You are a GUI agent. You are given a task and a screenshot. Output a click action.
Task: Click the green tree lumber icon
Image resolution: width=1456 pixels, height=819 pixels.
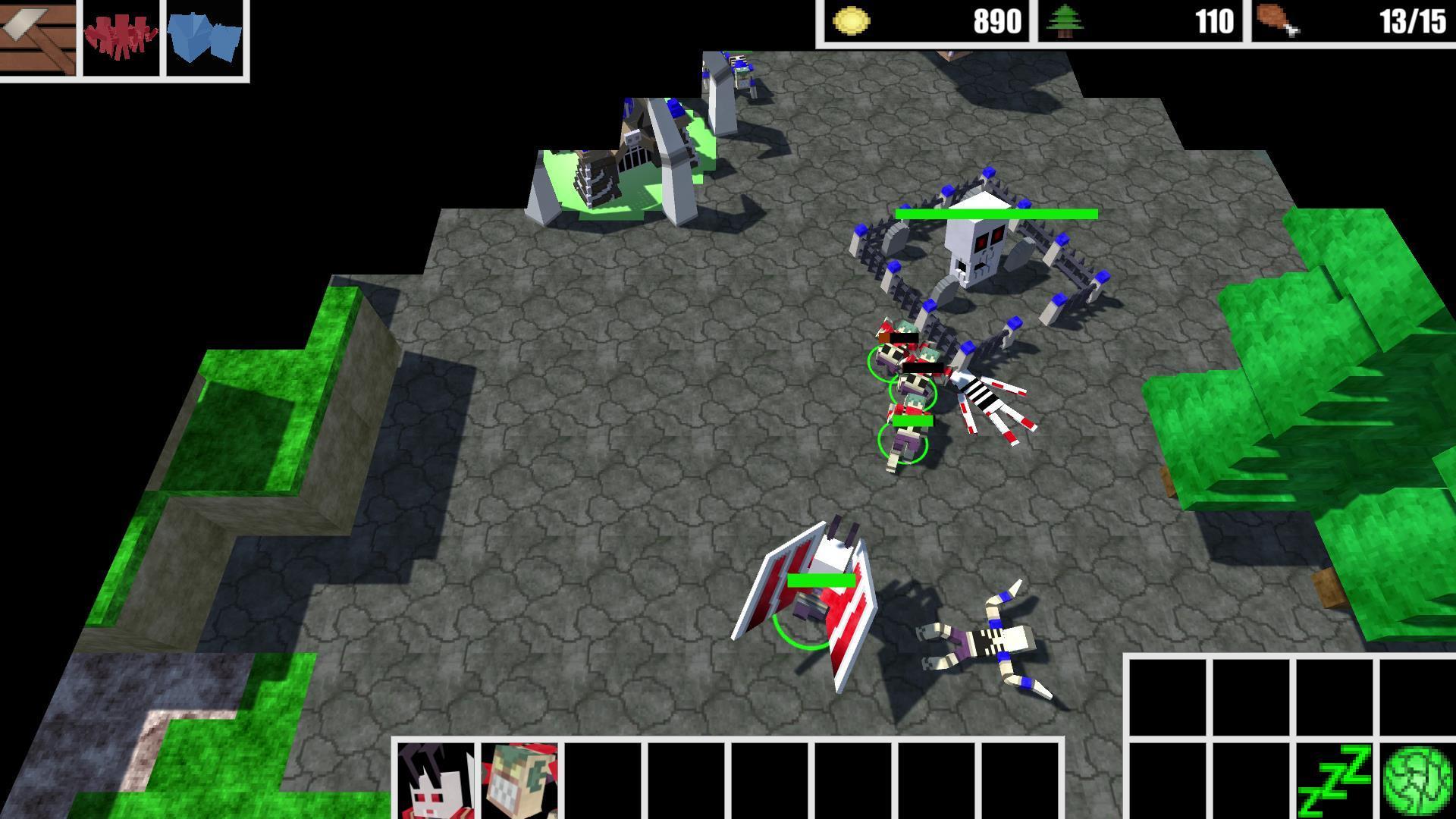[x=1068, y=20]
